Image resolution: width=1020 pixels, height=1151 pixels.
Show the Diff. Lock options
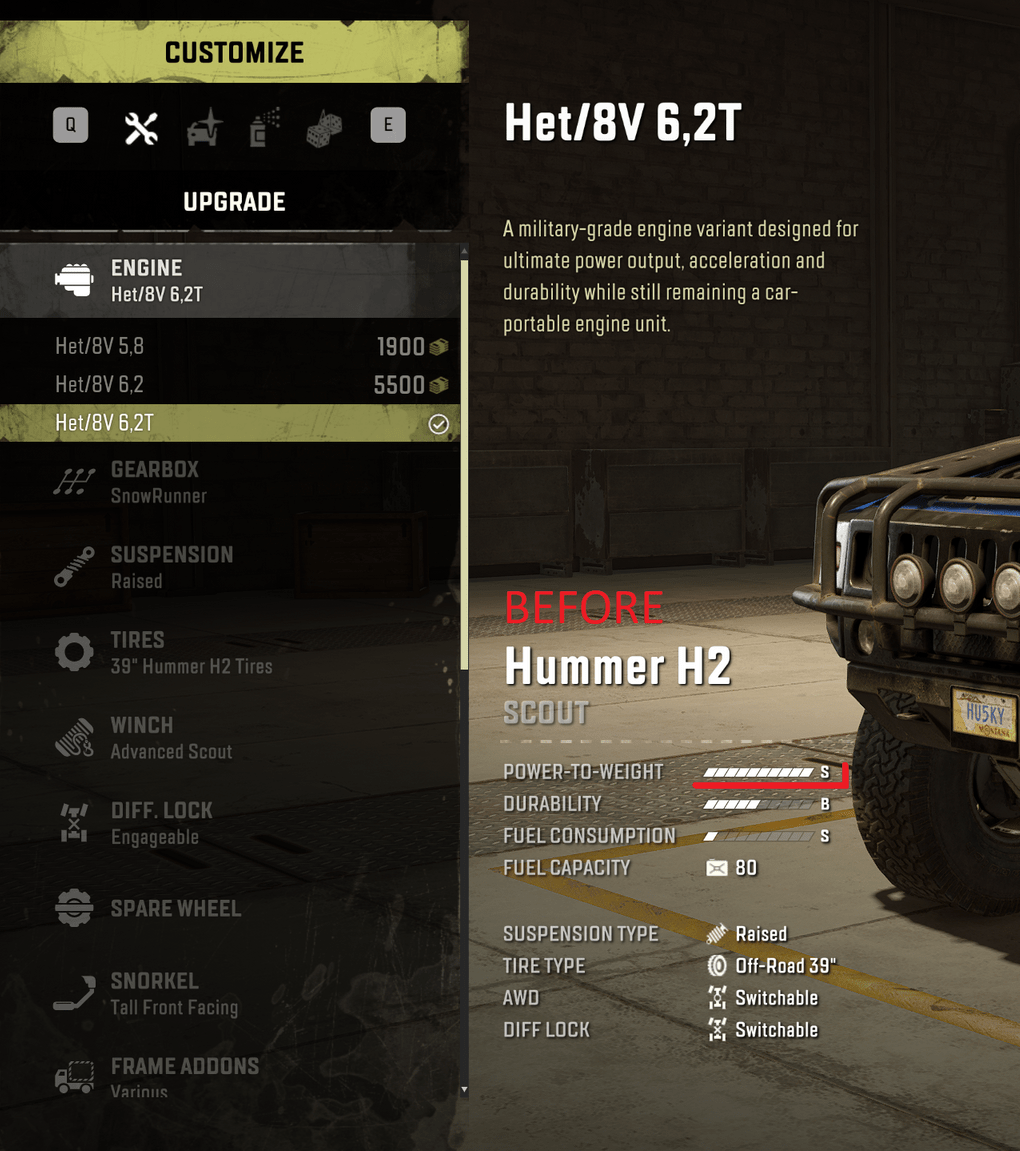pyautogui.click(x=230, y=823)
